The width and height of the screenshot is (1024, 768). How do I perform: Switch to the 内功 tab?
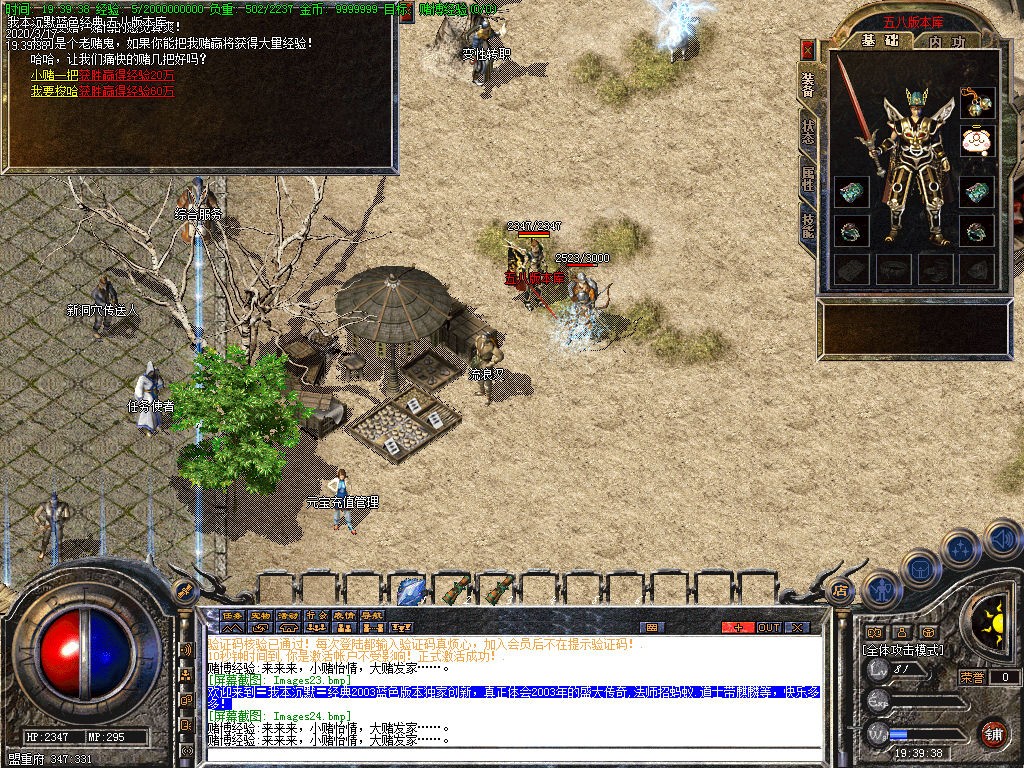[946, 42]
